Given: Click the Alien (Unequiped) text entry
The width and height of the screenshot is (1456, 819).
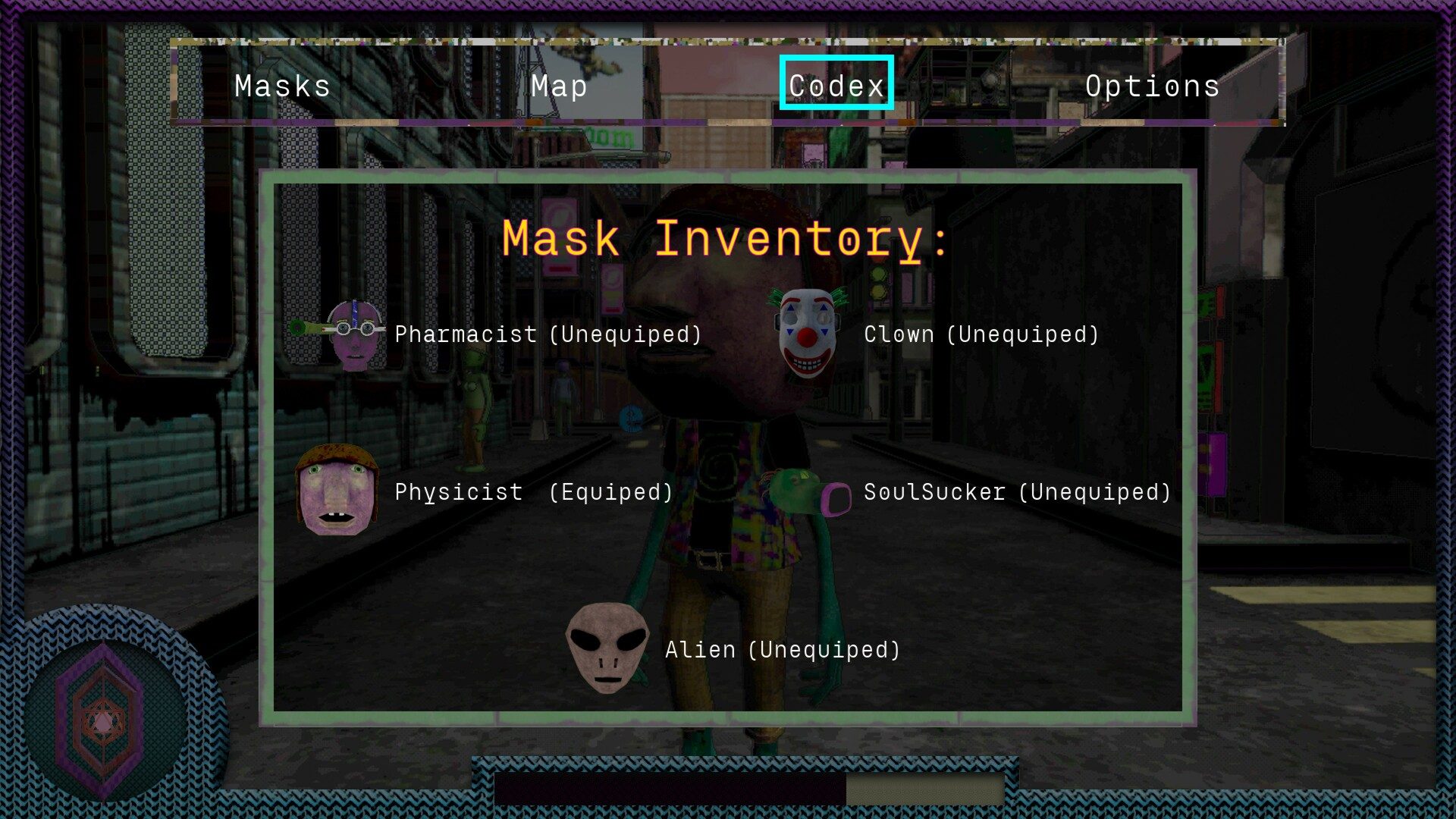Looking at the screenshot, I should coord(782,650).
